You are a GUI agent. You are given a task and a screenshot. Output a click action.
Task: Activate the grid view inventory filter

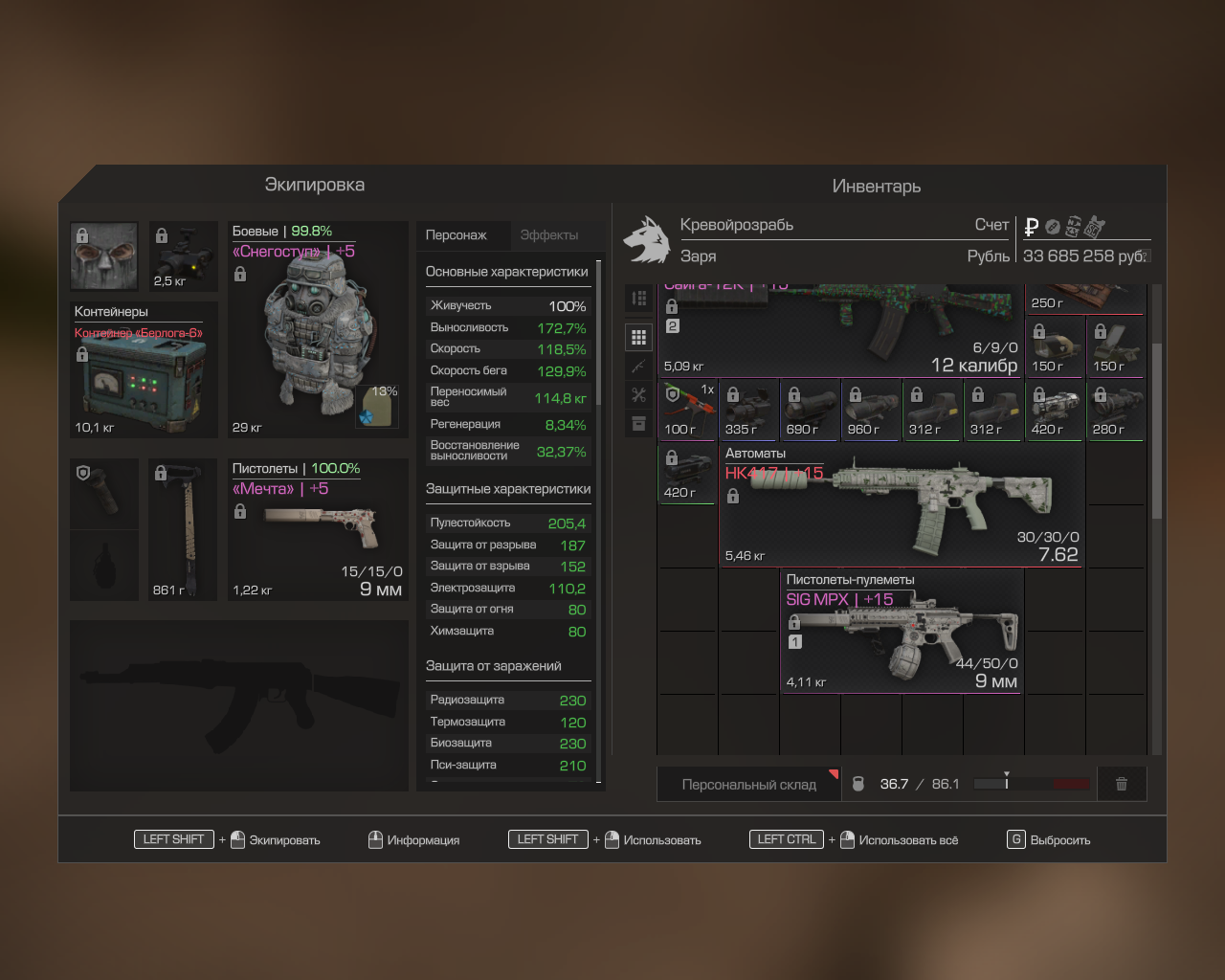(x=639, y=337)
